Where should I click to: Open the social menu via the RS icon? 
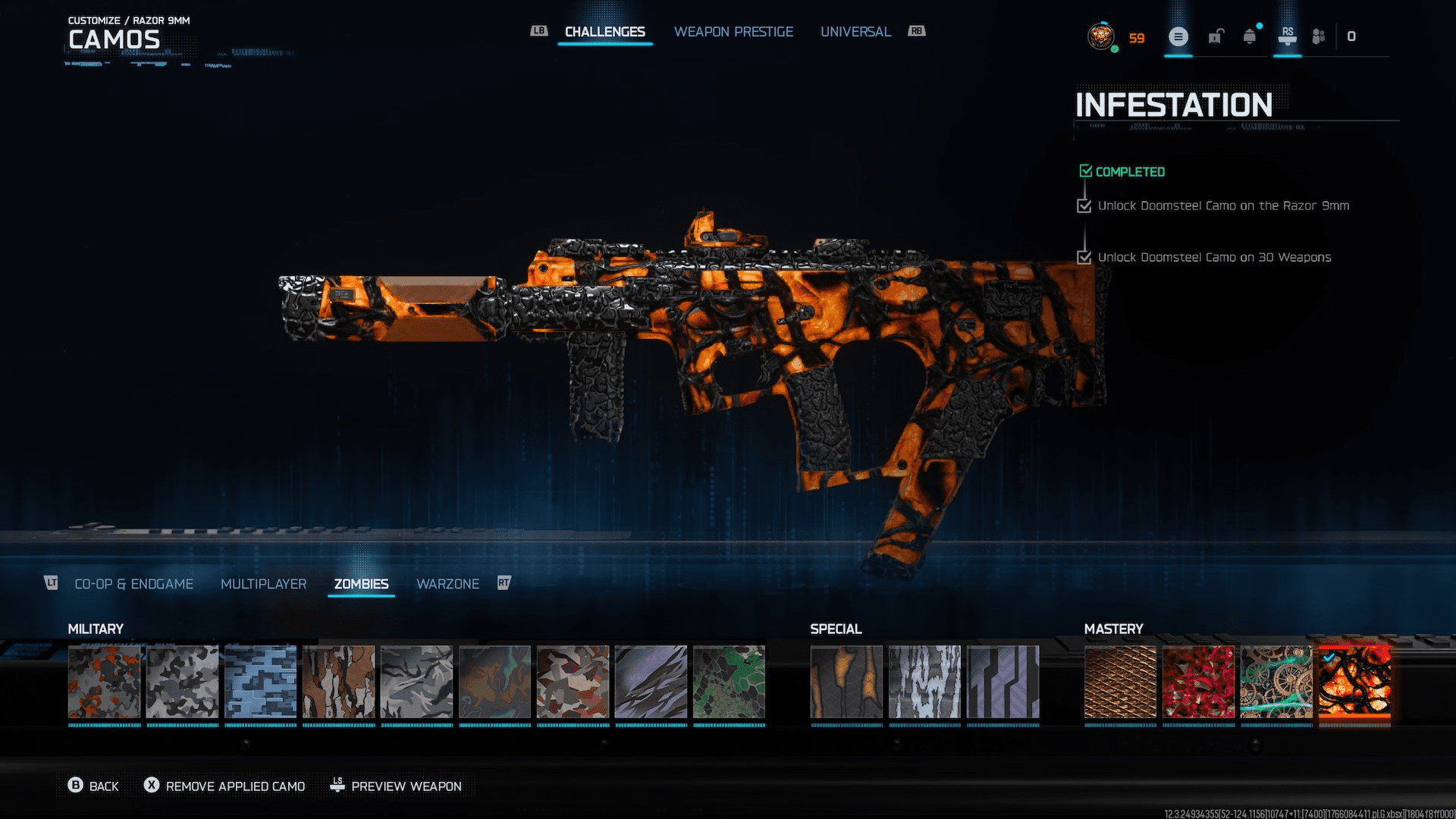coord(1287,36)
